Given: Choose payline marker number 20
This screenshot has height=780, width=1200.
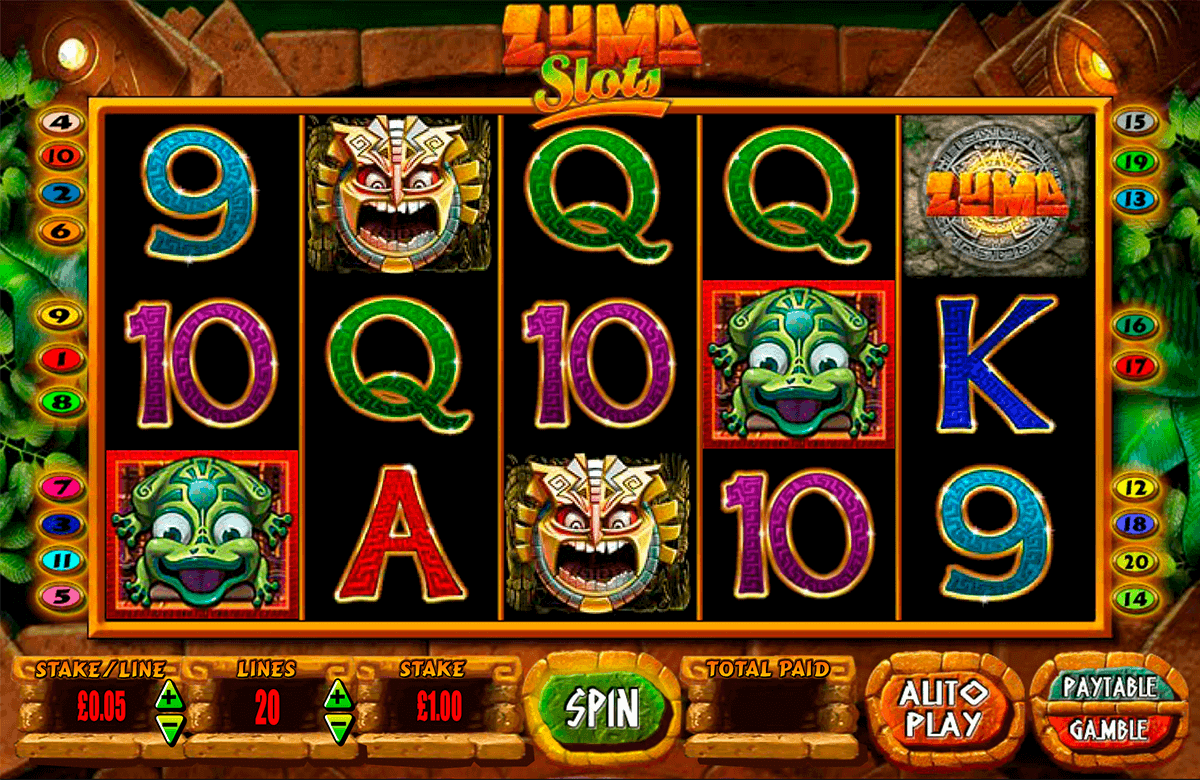Looking at the screenshot, I should (x=1135, y=563).
